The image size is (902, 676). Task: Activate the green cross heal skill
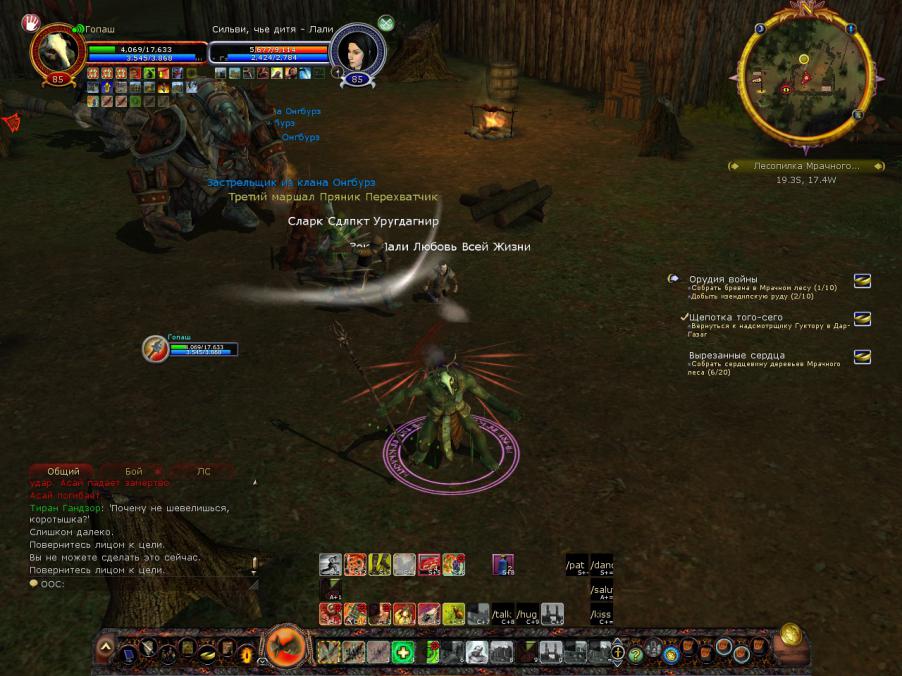(x=403, y=654)
